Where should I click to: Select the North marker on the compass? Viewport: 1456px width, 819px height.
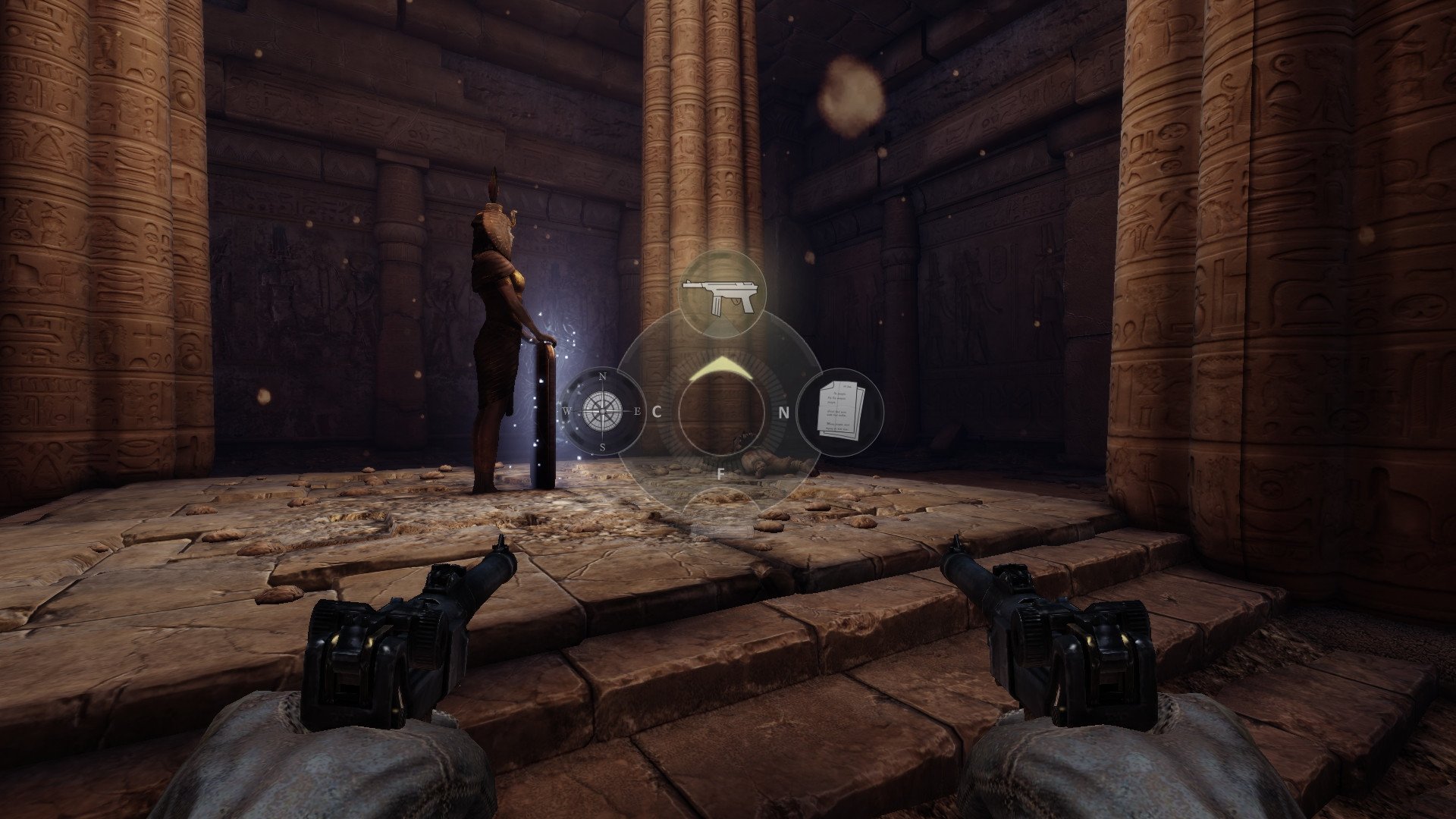click(601, 377)
